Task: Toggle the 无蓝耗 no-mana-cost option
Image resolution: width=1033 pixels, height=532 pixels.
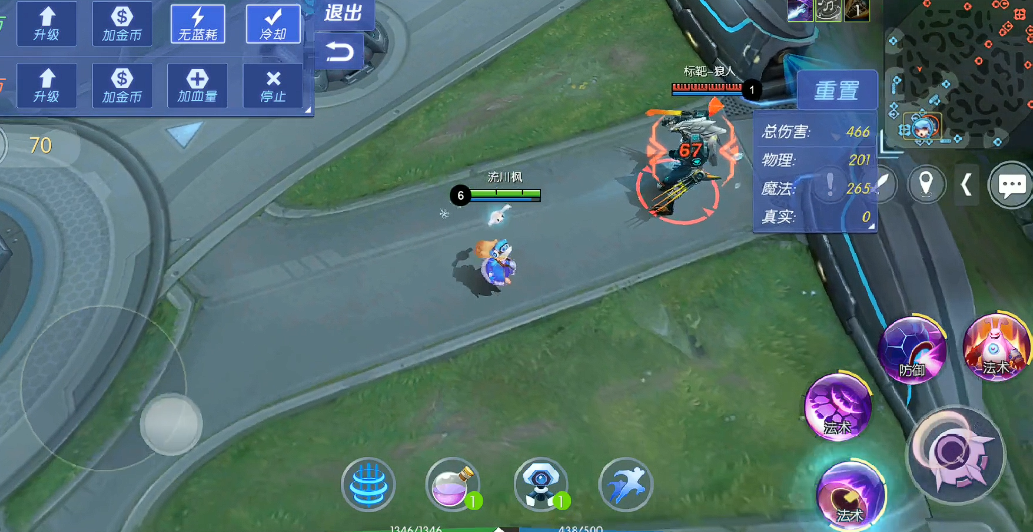Action: tap(197, 23)
